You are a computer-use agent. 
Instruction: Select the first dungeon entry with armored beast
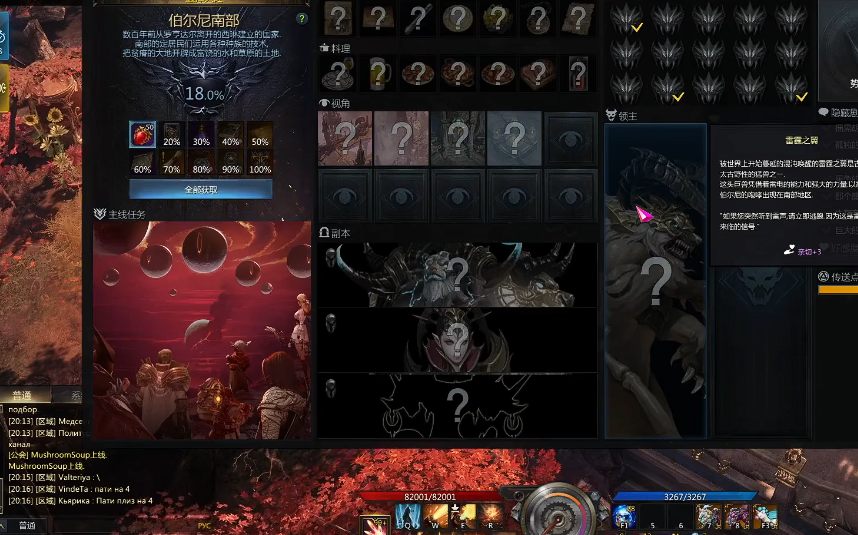point(457,274)
